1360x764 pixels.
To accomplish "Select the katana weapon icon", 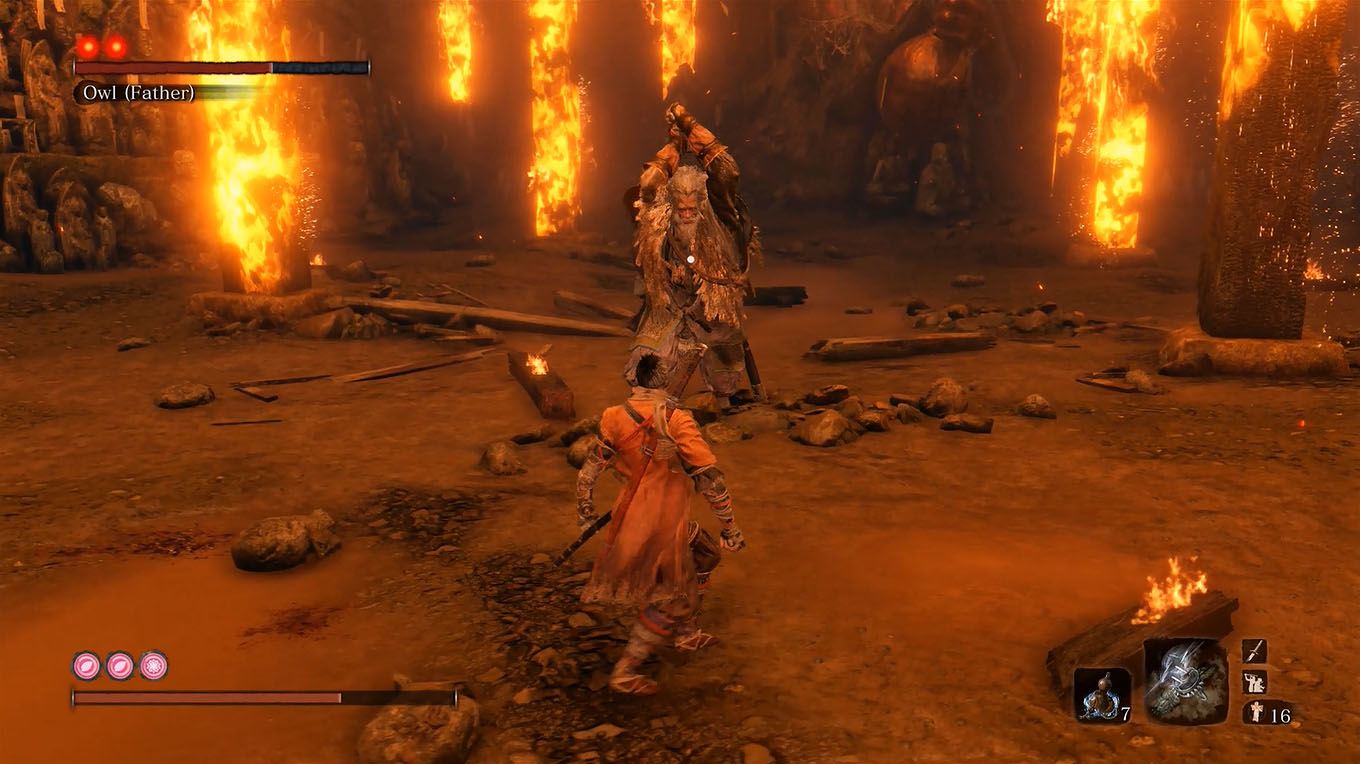I will click(x=1256, y=649).
